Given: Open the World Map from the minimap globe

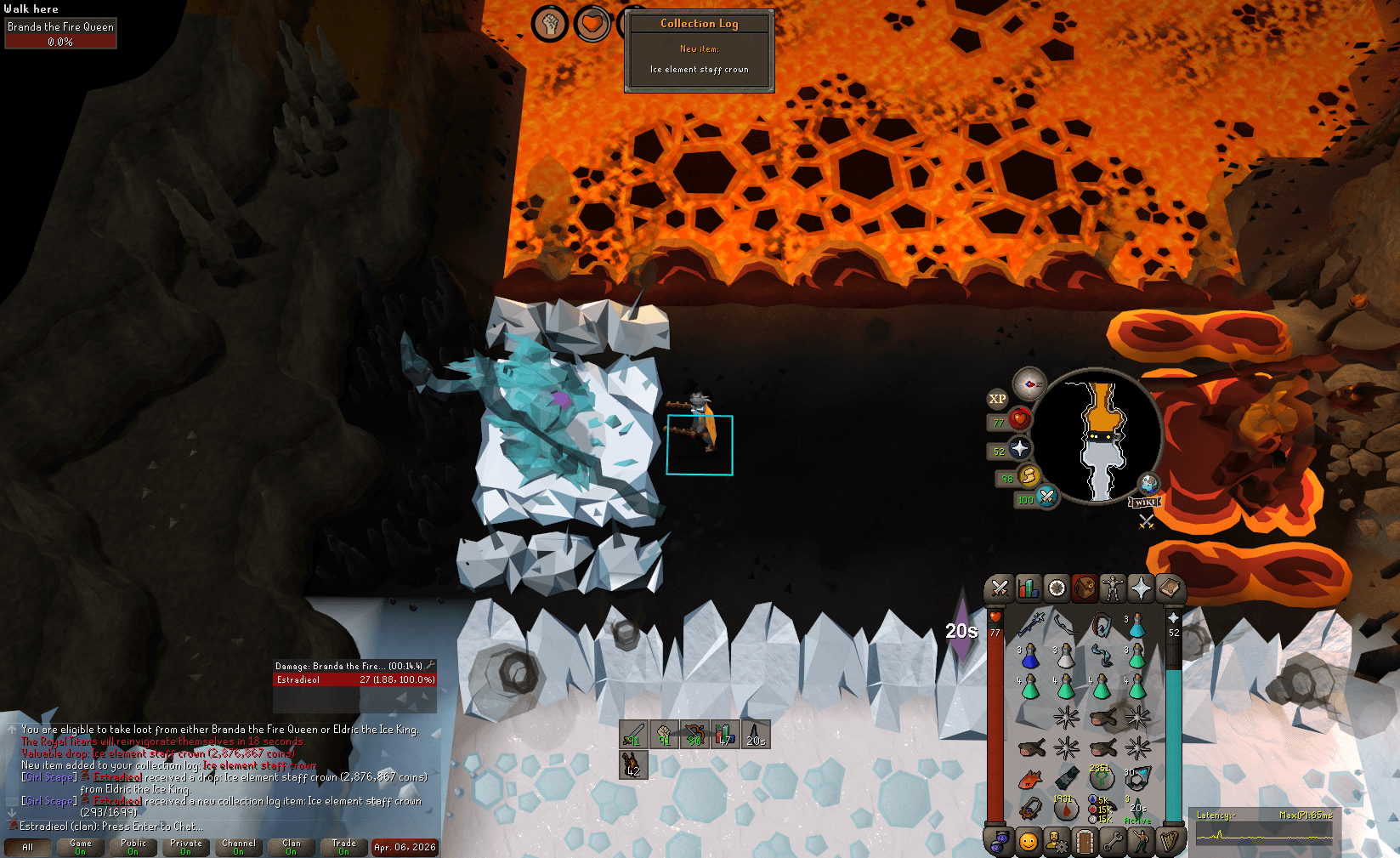Looking at the screenshot, I should click(x=1148, y=485).
